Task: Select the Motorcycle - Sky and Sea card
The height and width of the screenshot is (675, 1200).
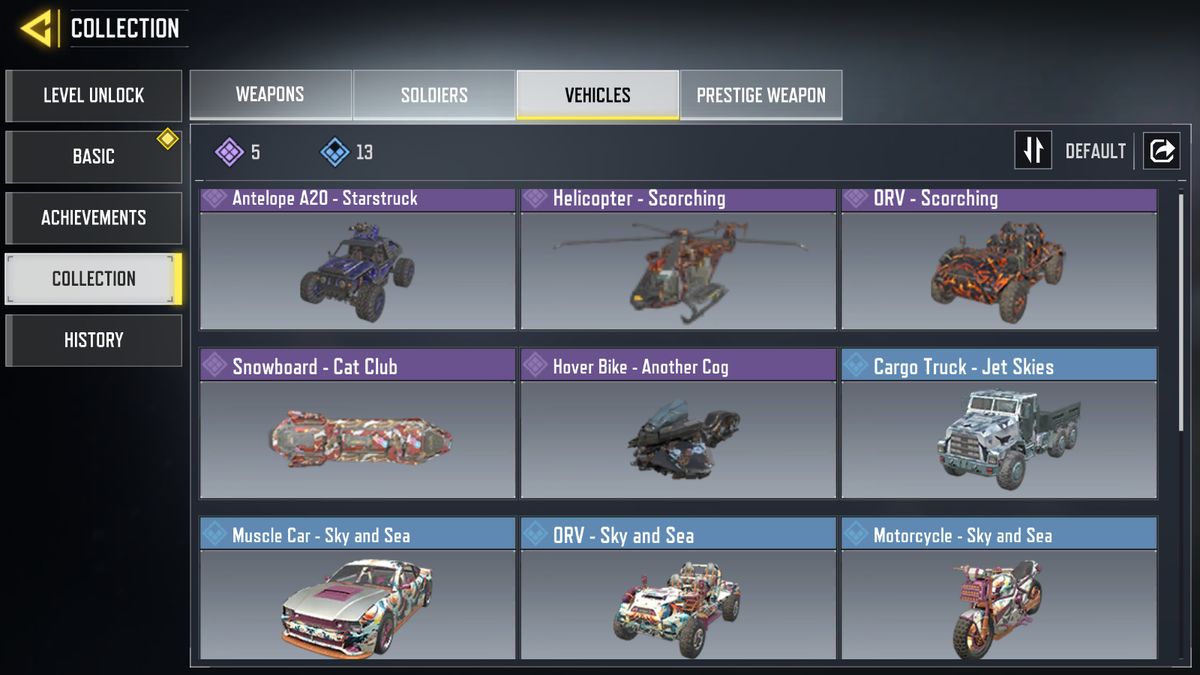Action: point(998,590)
